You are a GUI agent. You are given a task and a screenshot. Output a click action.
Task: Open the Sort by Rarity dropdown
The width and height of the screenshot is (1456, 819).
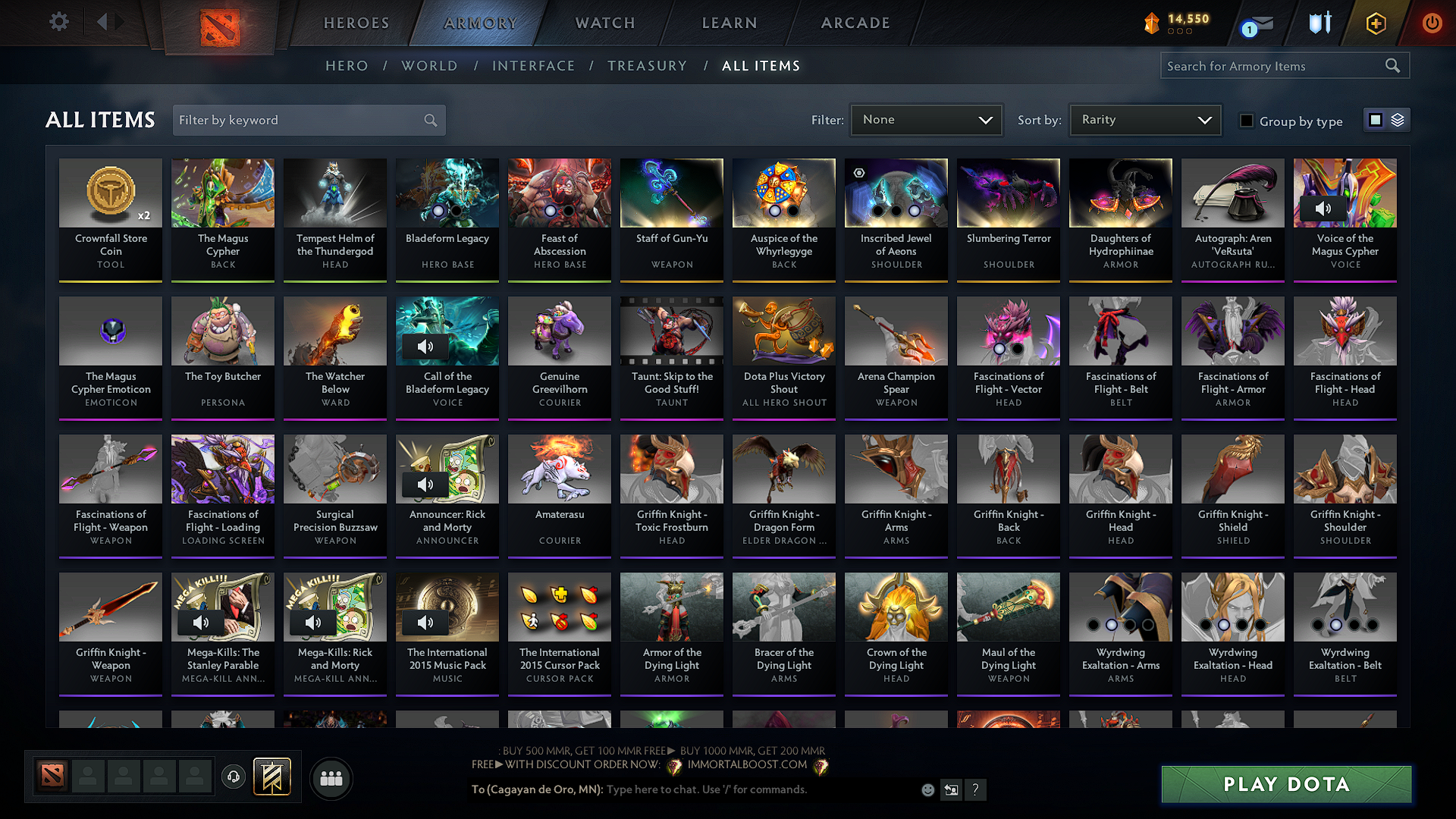click(x=1144, y=120)
